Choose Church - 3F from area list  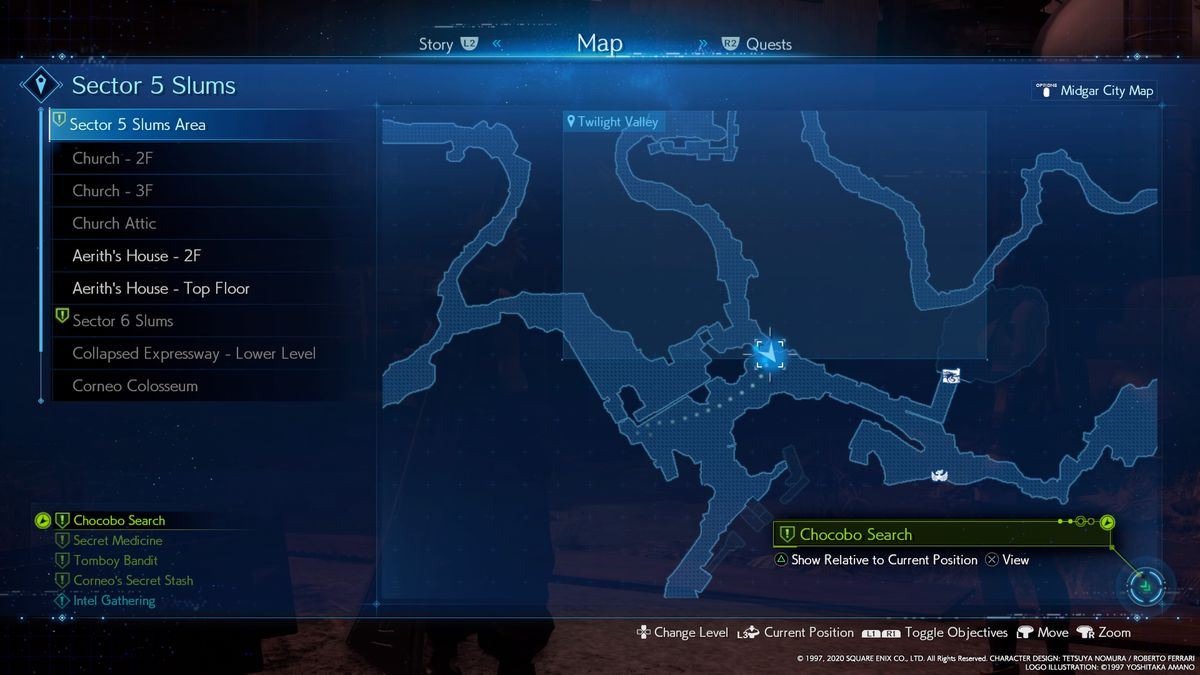112,190
